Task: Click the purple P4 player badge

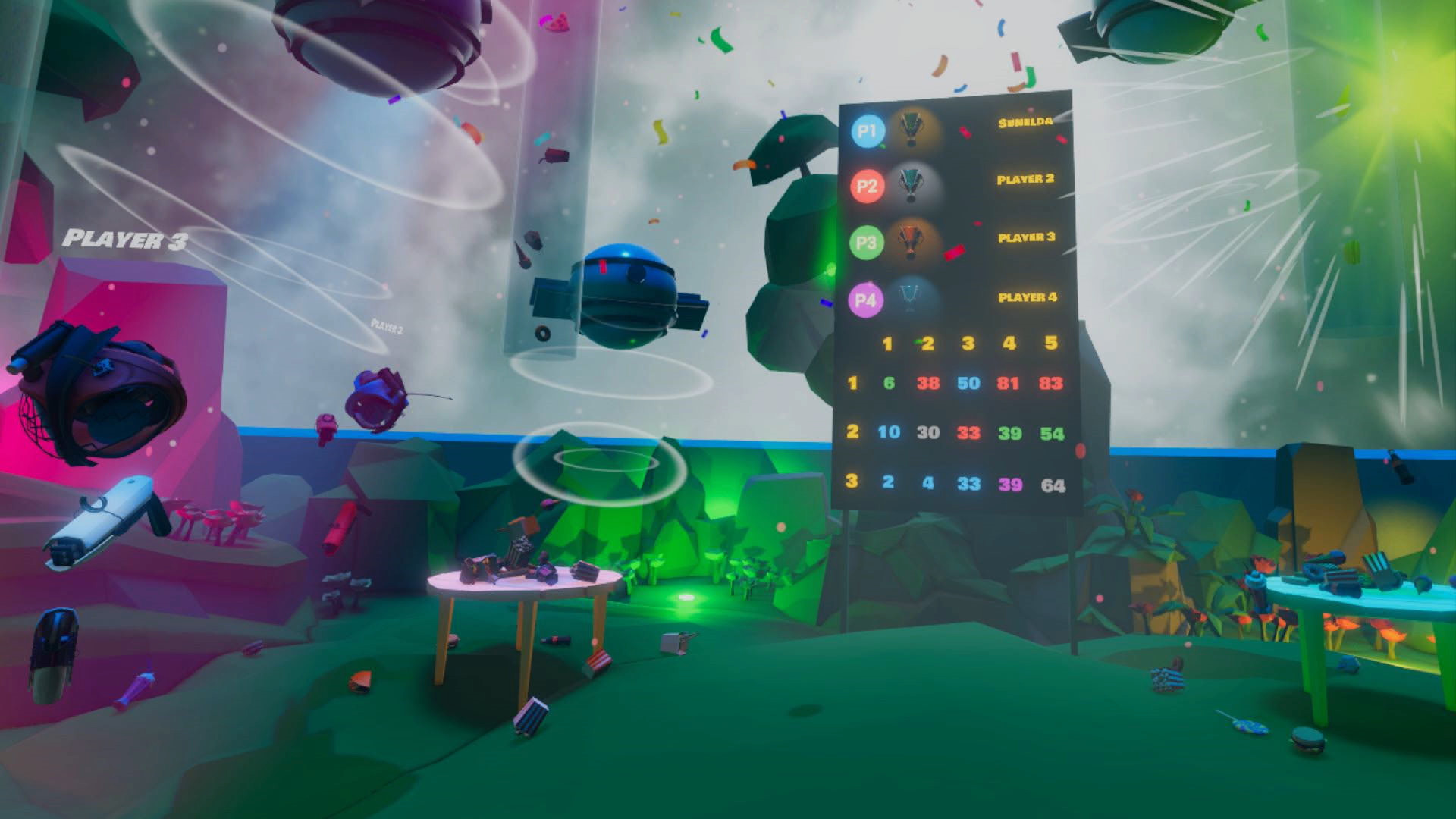Action: pos(867,298)
